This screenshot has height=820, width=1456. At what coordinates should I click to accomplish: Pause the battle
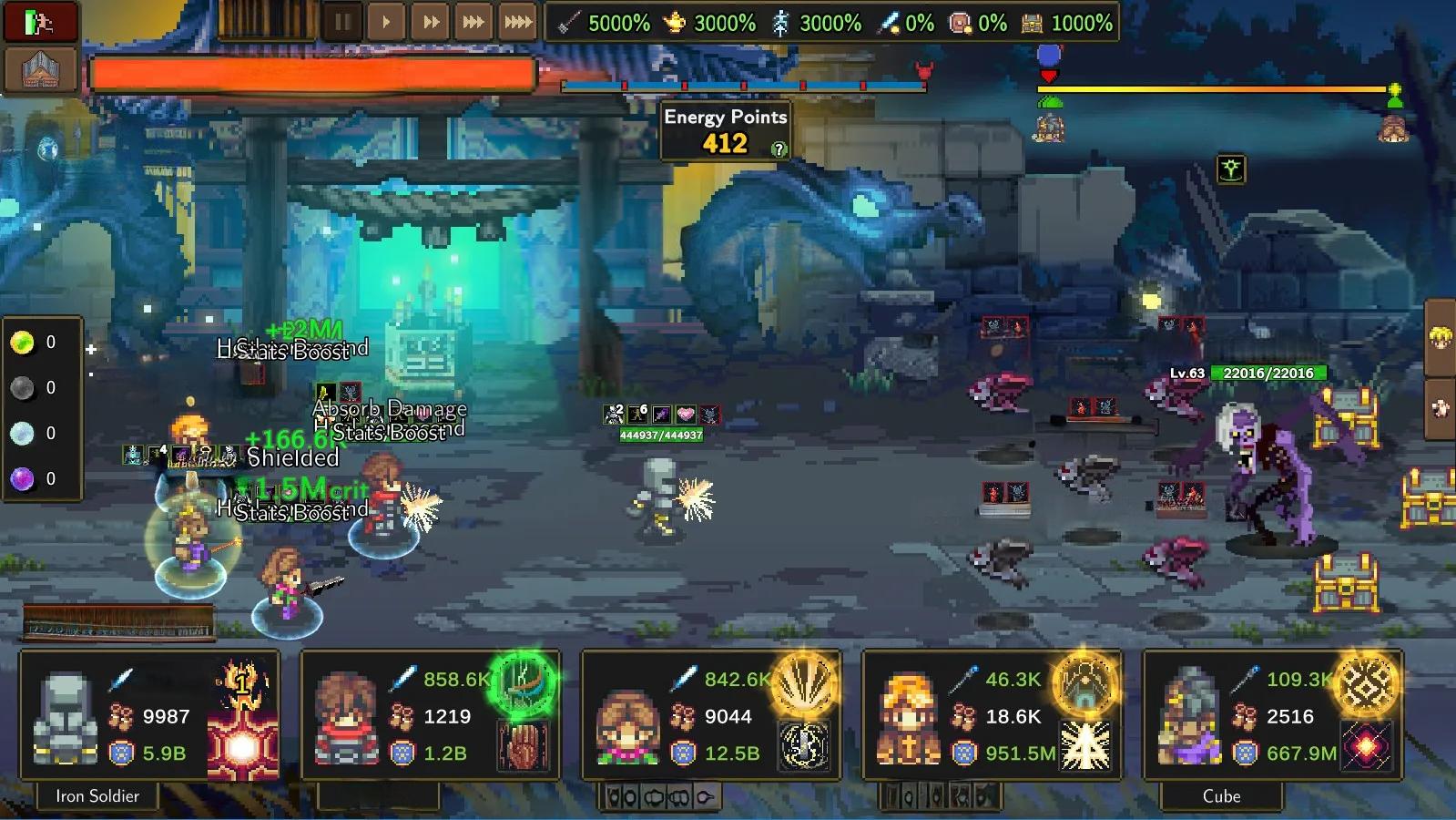tap(342, 22)
